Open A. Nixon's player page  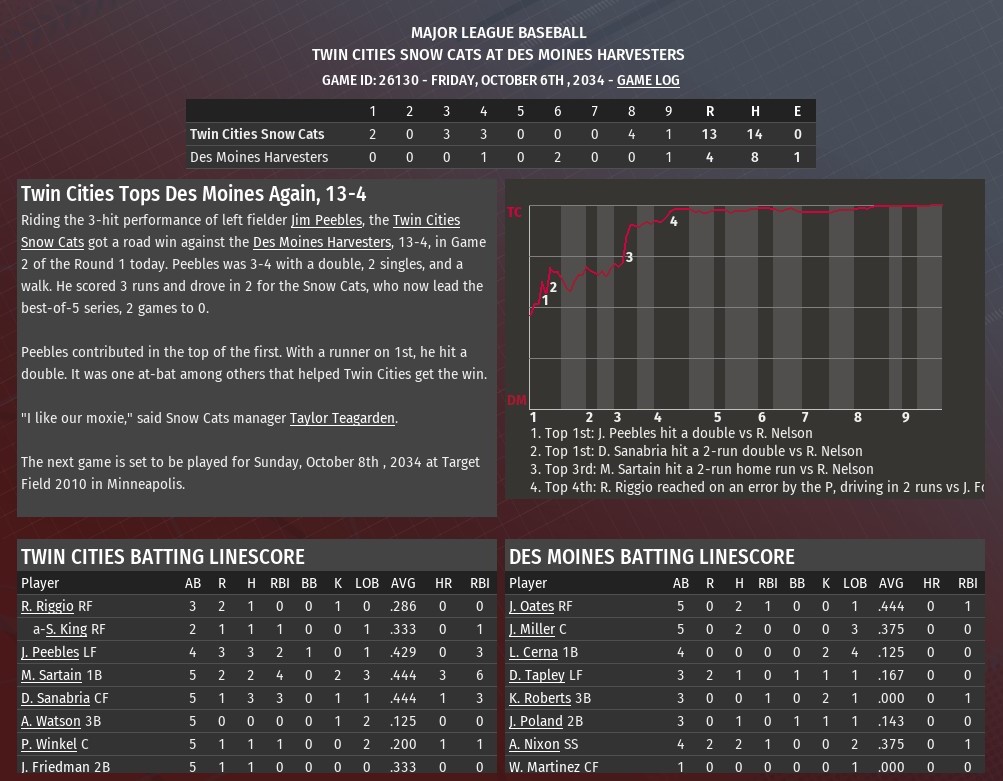tap(534, 744)
